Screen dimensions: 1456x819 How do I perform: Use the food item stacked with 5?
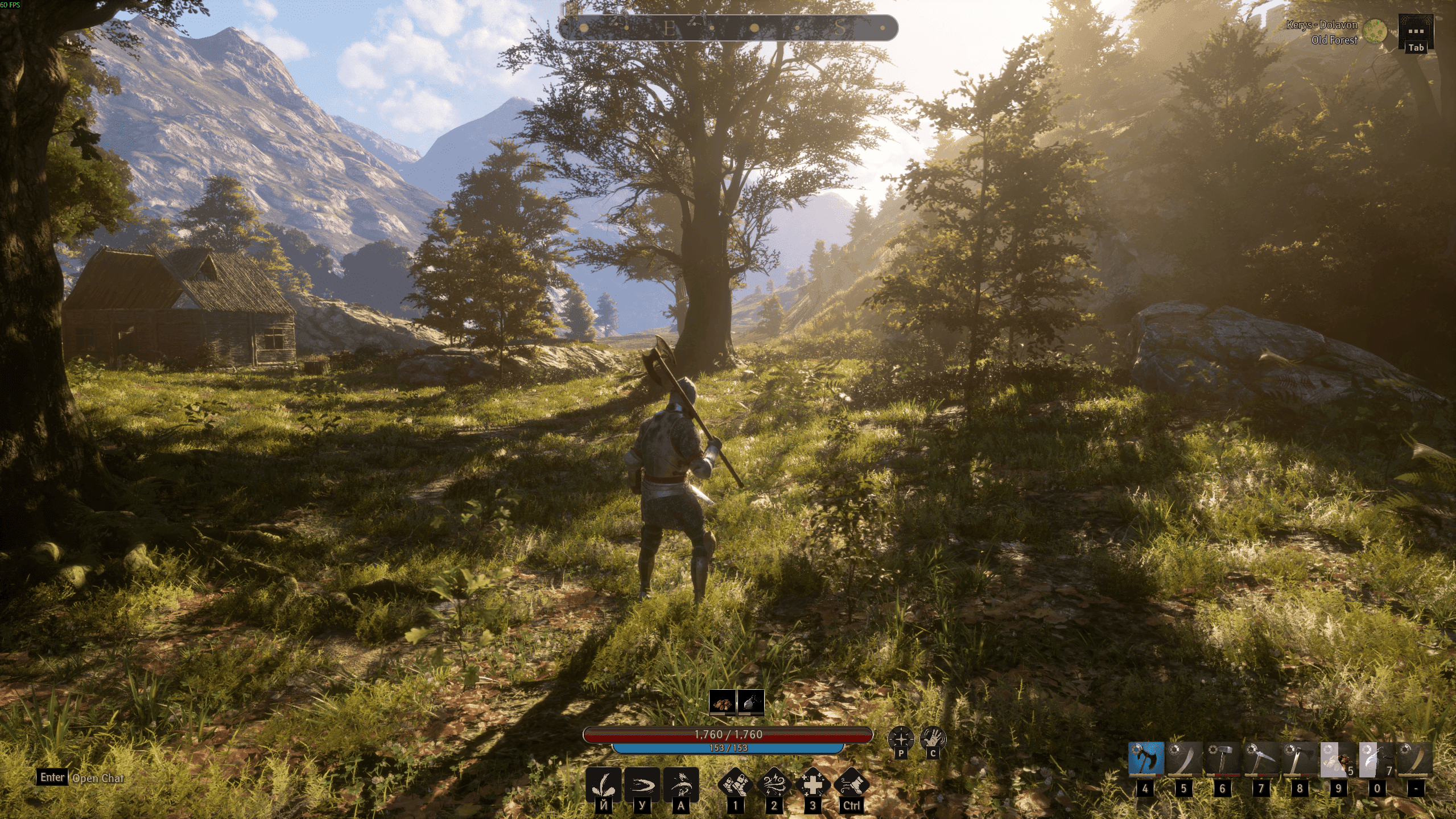pyautogui.click(x=1338, y=759)
